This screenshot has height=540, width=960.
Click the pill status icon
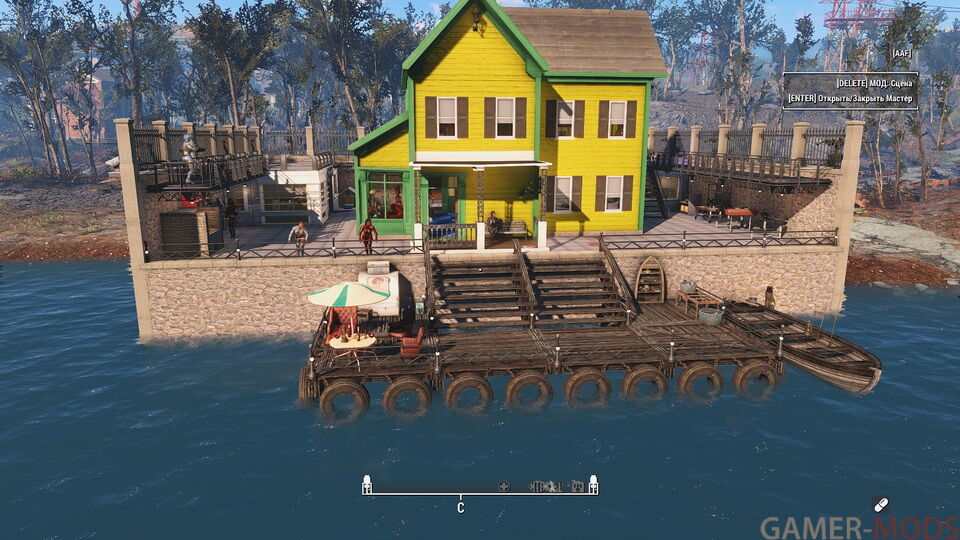pos(880,504)
